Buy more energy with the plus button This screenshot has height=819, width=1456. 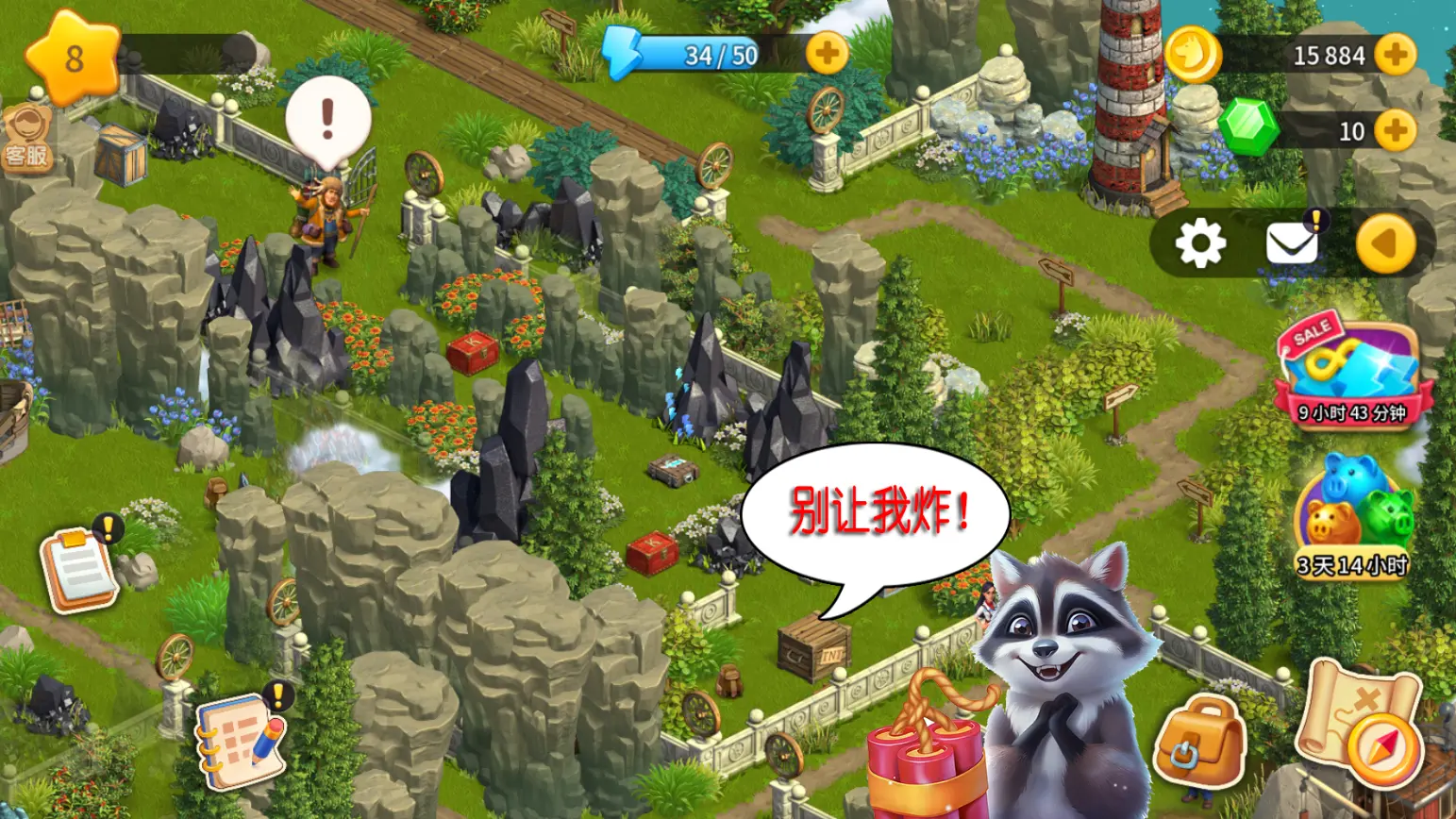pyautogui.click(x=826, y=53)
